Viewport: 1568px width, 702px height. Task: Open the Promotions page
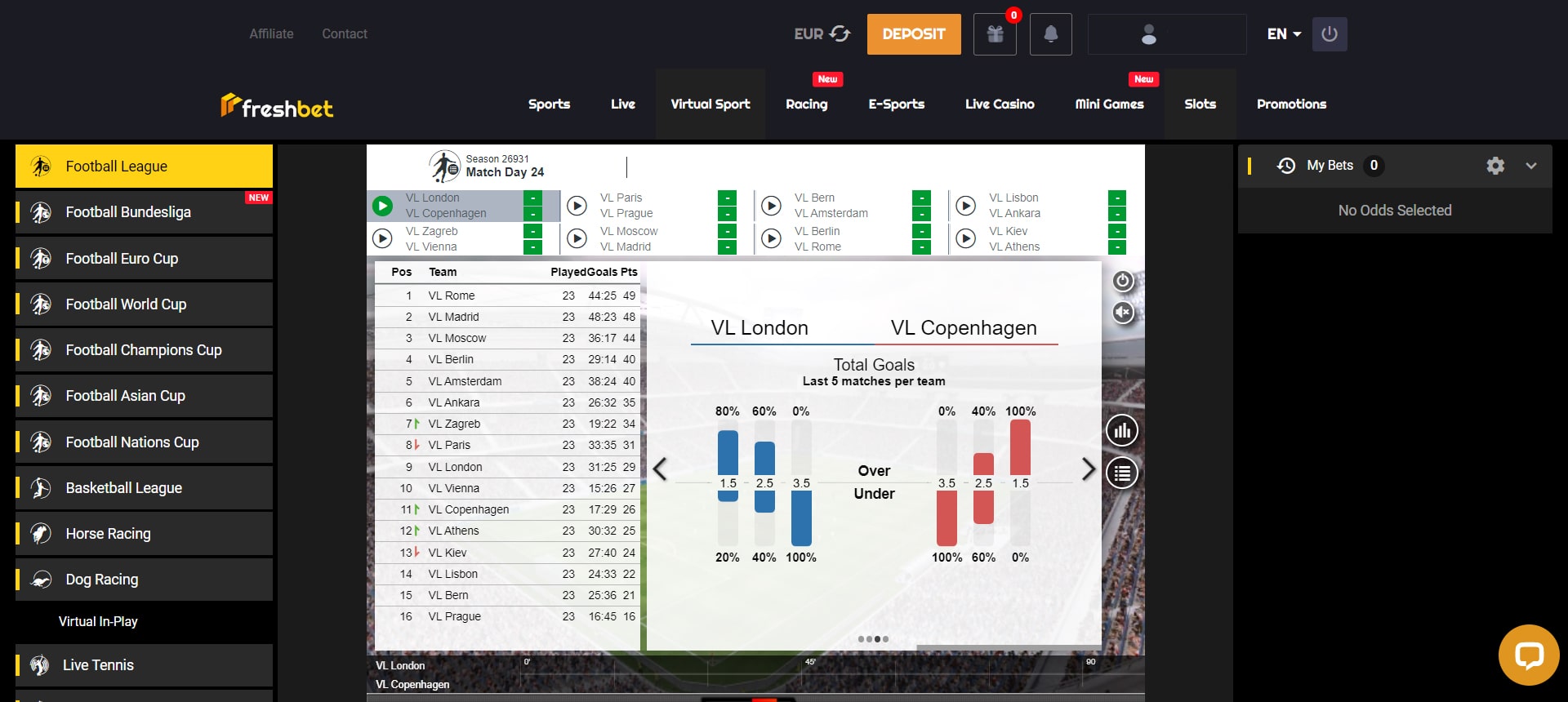tap(1291, 104)
